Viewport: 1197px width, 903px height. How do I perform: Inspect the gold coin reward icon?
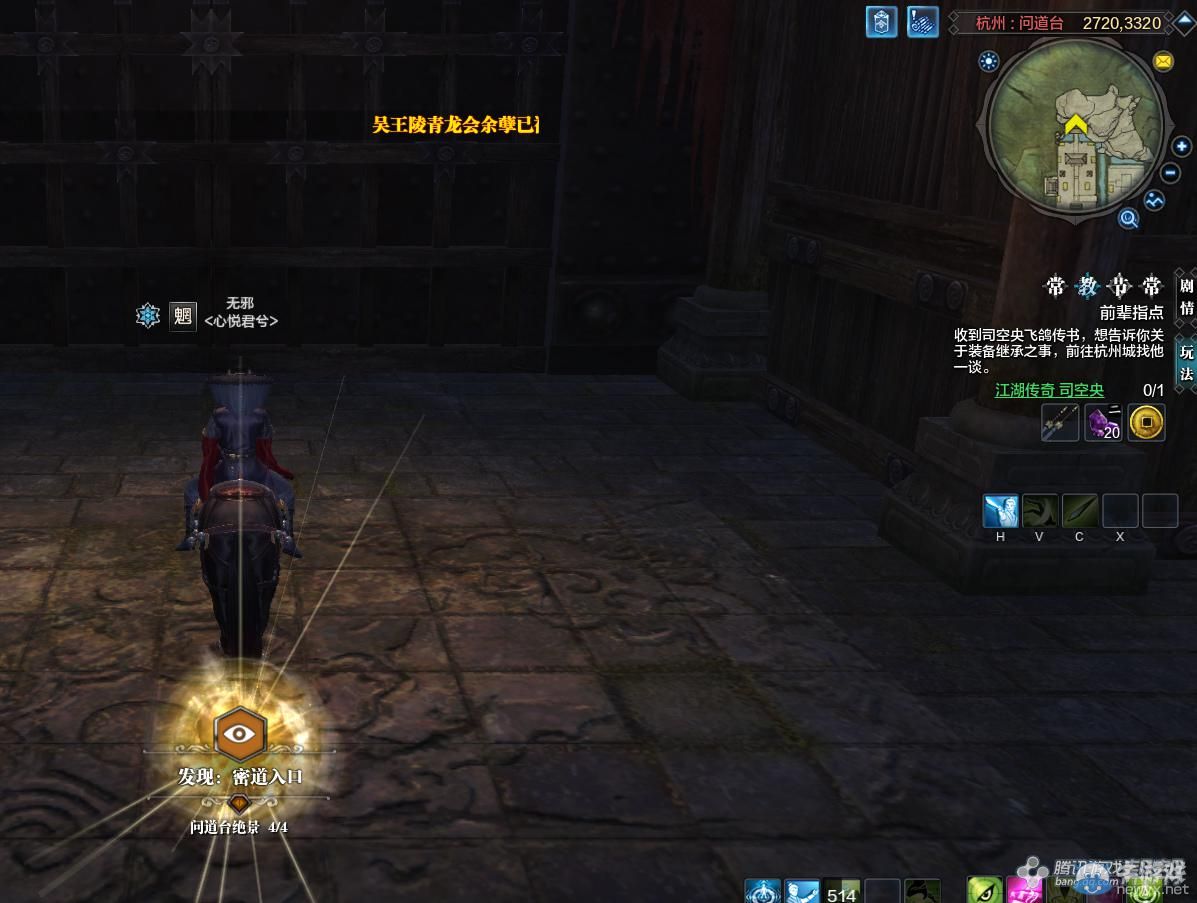pos(1146,423)
